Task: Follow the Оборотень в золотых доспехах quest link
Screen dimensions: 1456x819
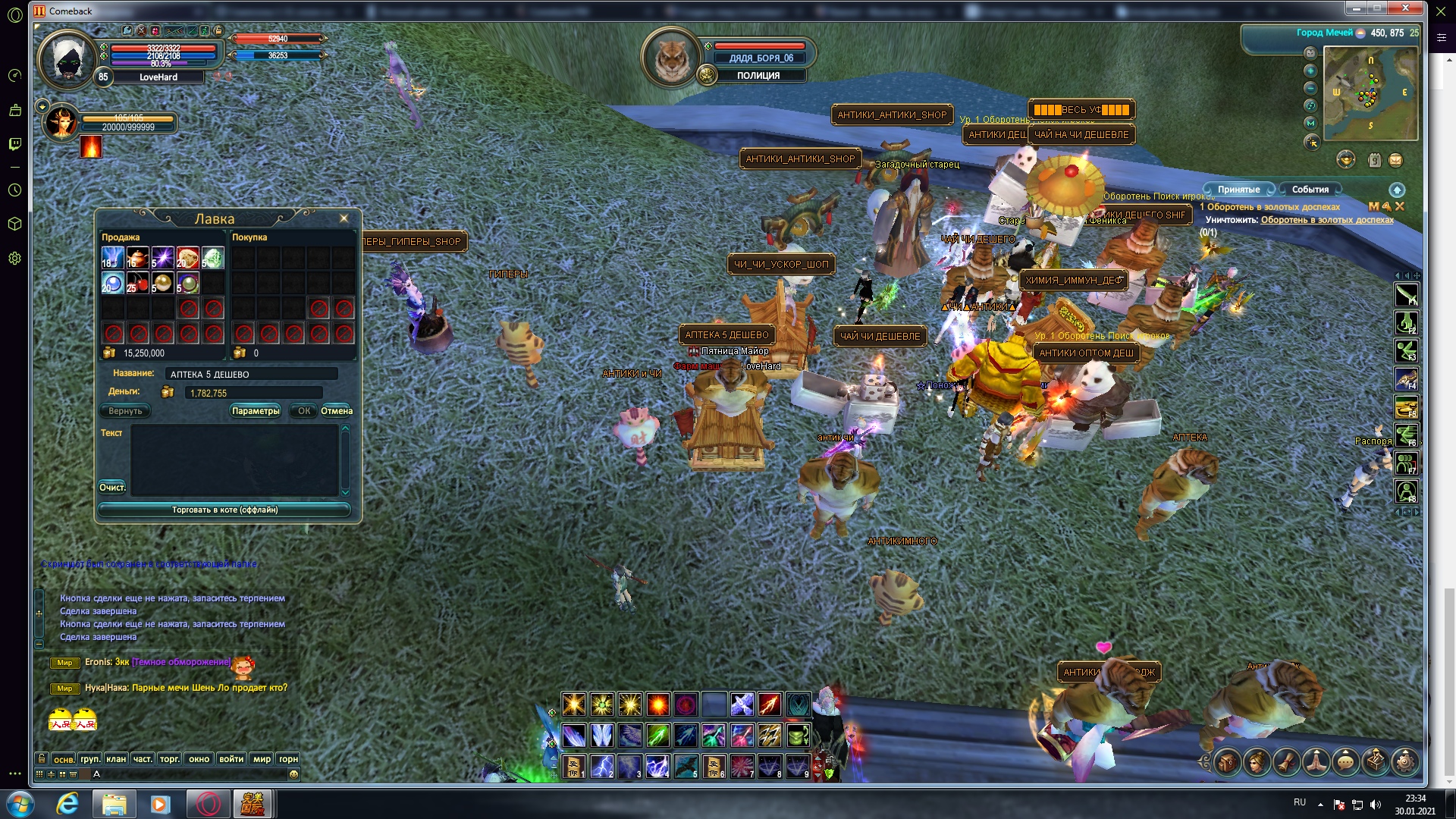Action: pyautogui.click(x=1327, y=220)
